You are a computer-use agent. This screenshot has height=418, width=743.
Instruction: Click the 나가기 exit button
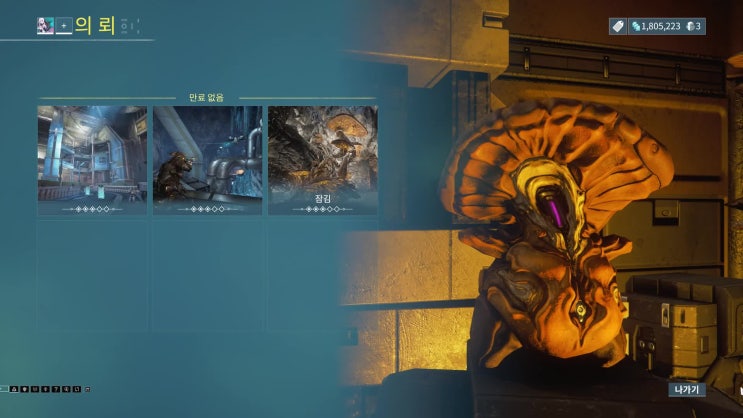click(687, 389)
